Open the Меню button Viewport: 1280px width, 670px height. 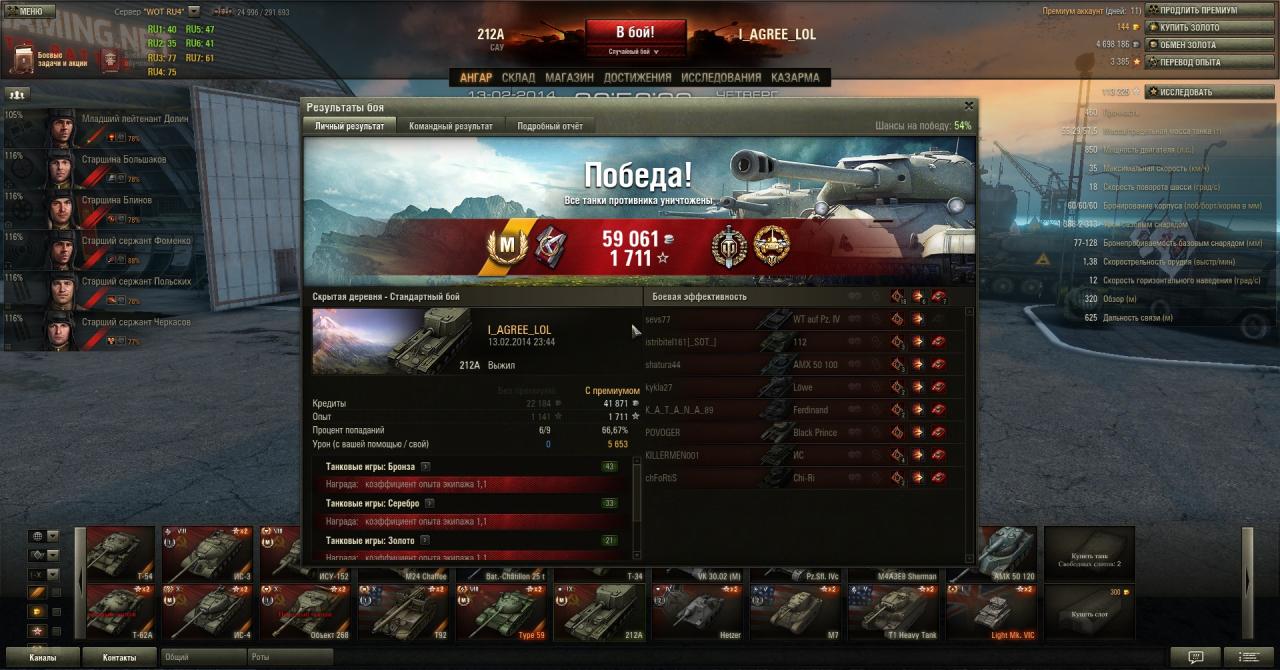tap(29, 11)
